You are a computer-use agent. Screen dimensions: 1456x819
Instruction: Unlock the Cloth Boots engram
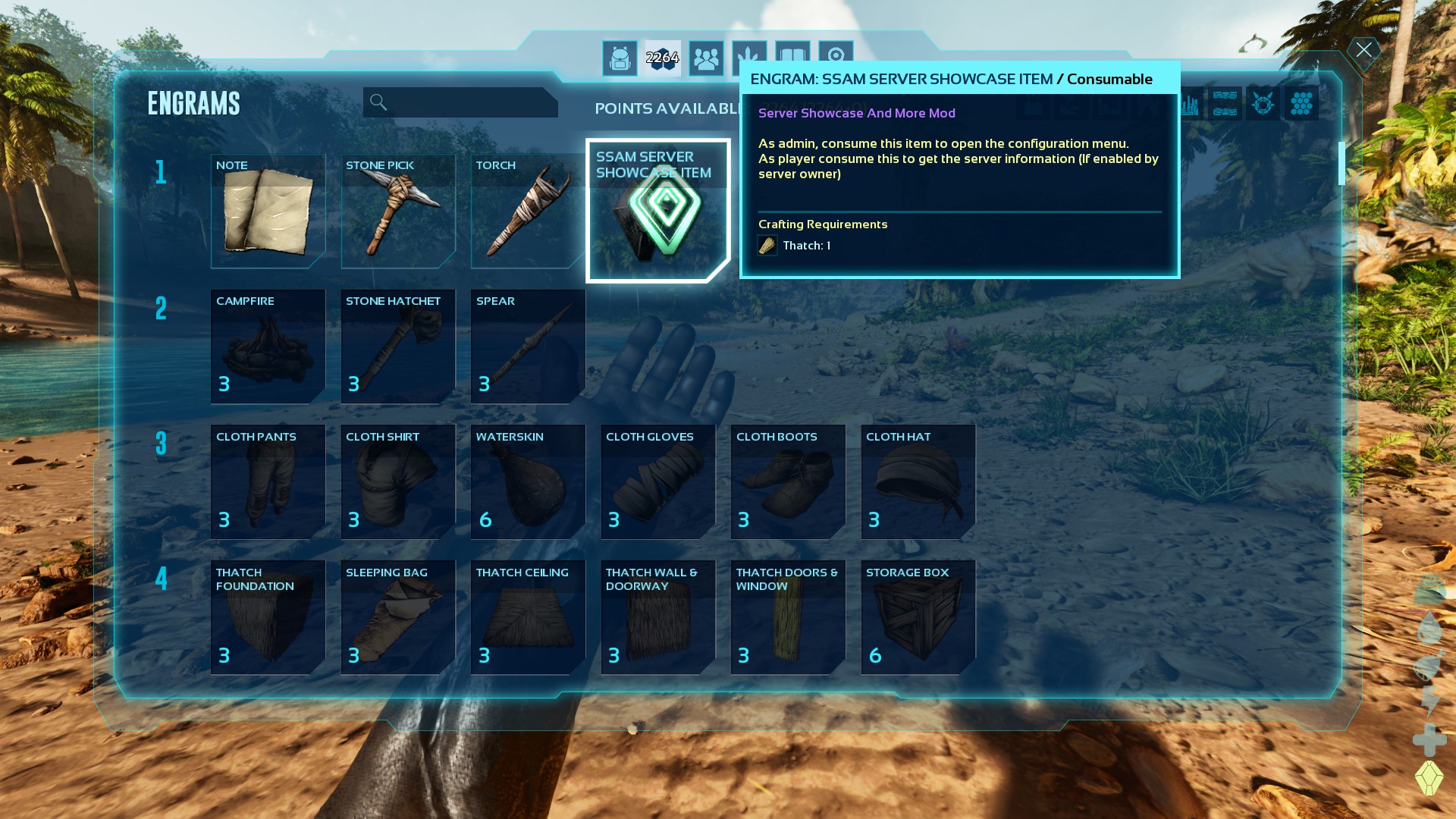[788, 482]
